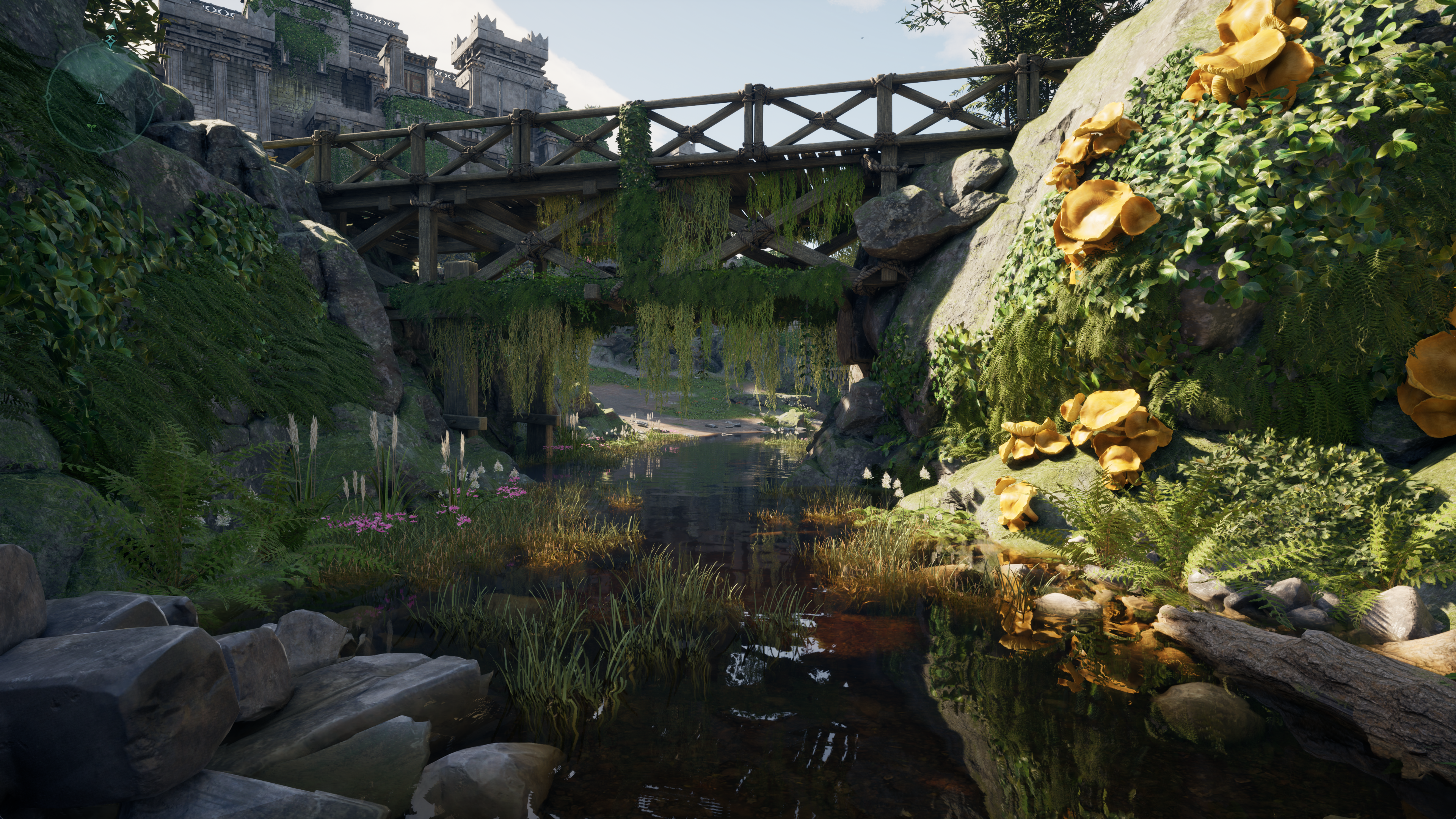Select the green sprout marker on minimap
1456x819 pixels.
tap(91, 127)
